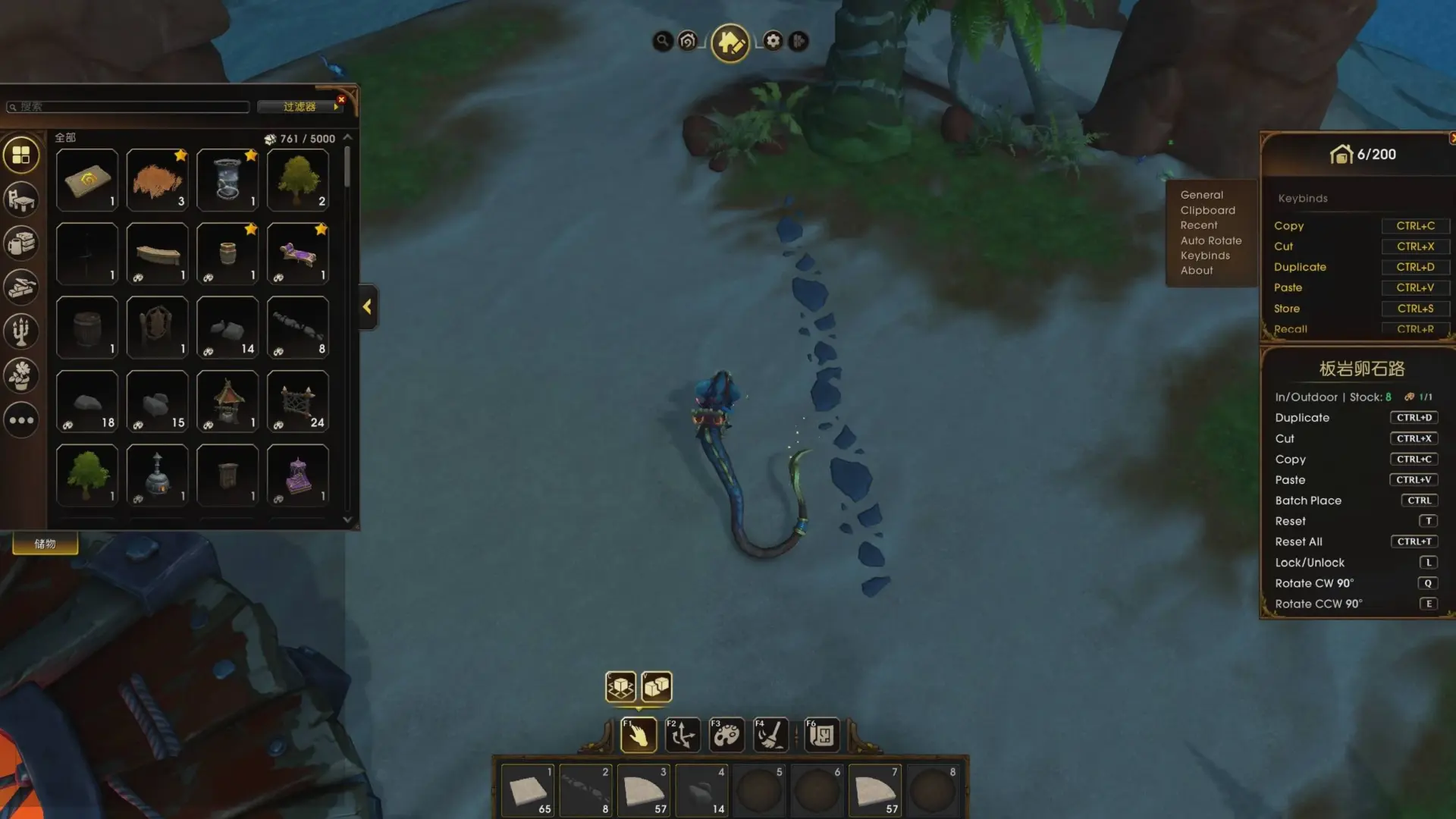The image size is (1456, 819).
Task: Choose Auto Rotate from the menu
Action: click(x=1210, y=240)
